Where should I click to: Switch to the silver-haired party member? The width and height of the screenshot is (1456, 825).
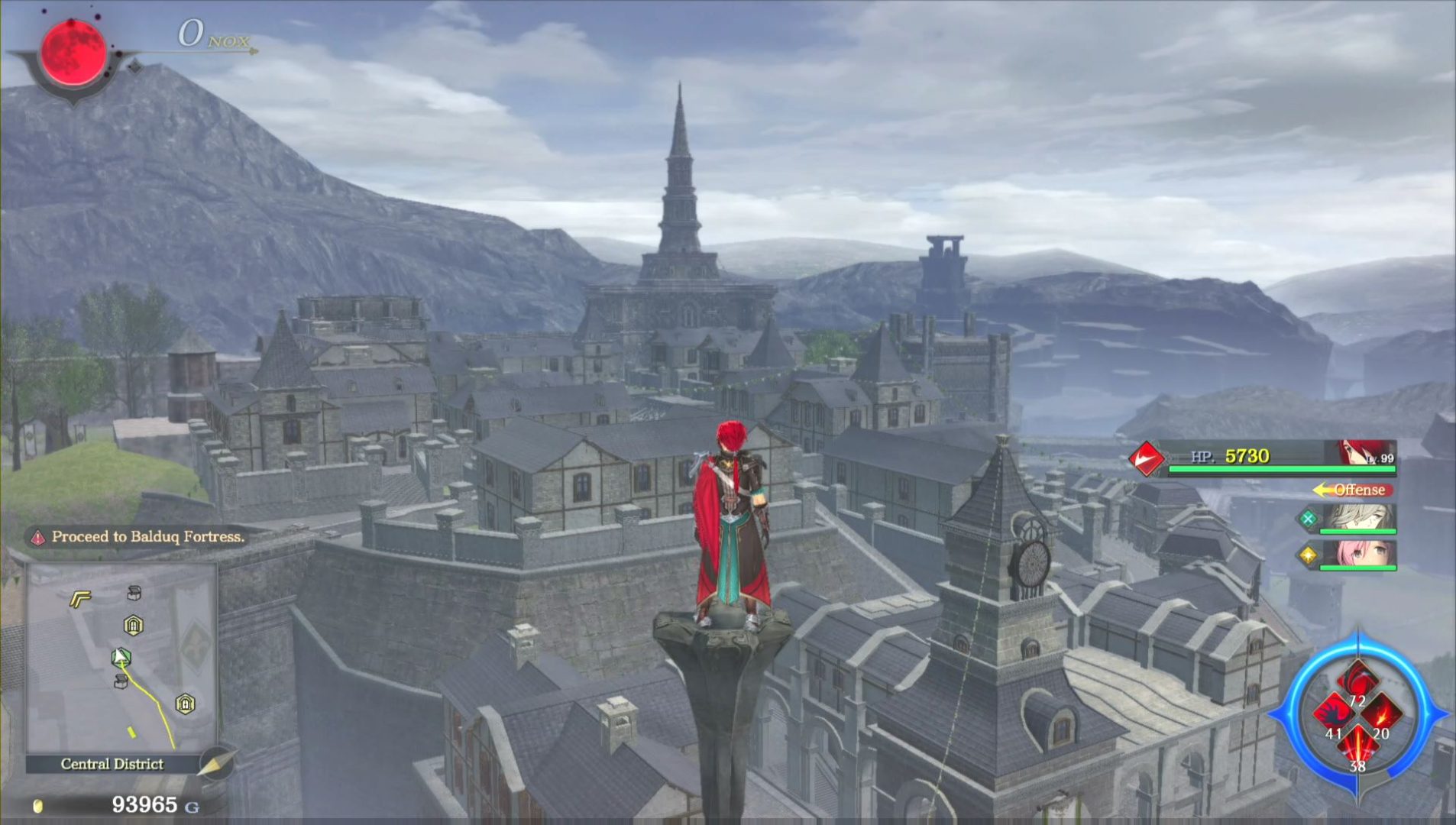tap(1358, 517)
